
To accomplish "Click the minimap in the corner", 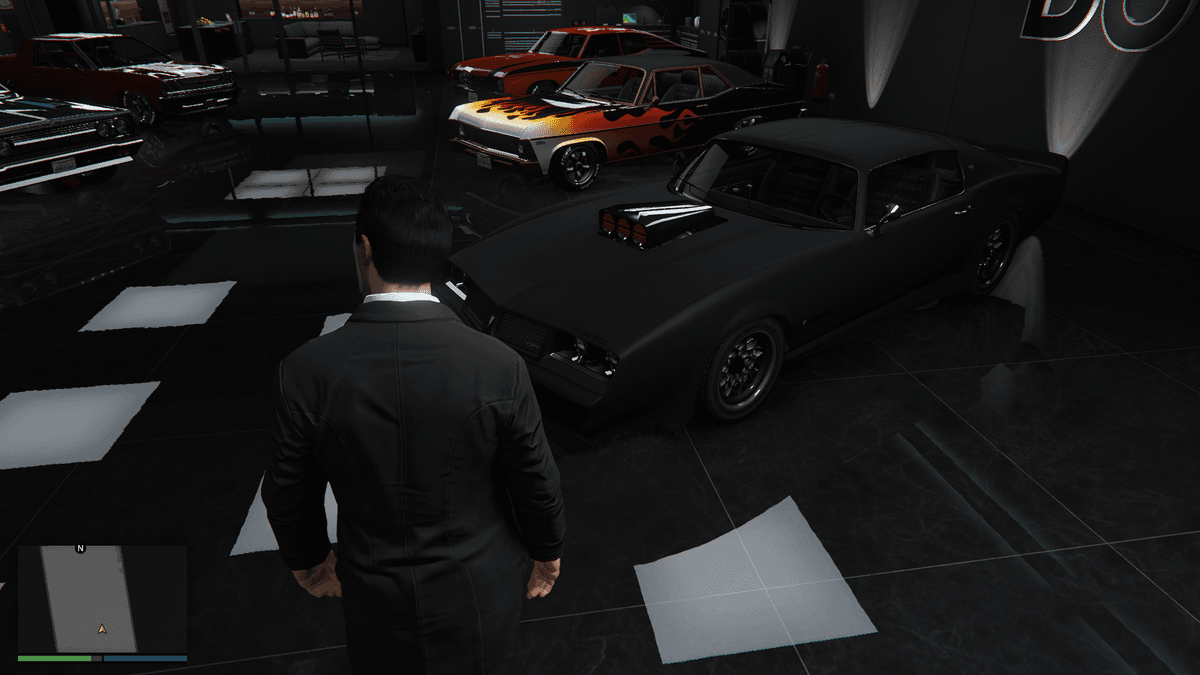I will coord(102,599).
